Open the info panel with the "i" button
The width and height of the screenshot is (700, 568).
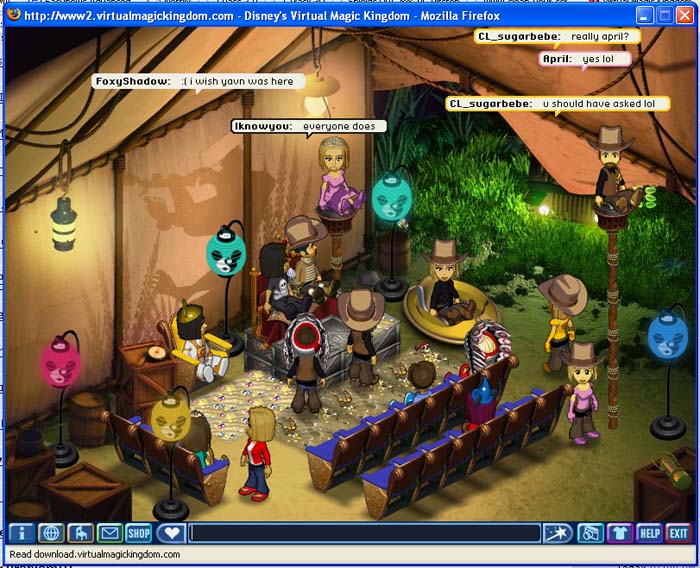click(21, 533)
